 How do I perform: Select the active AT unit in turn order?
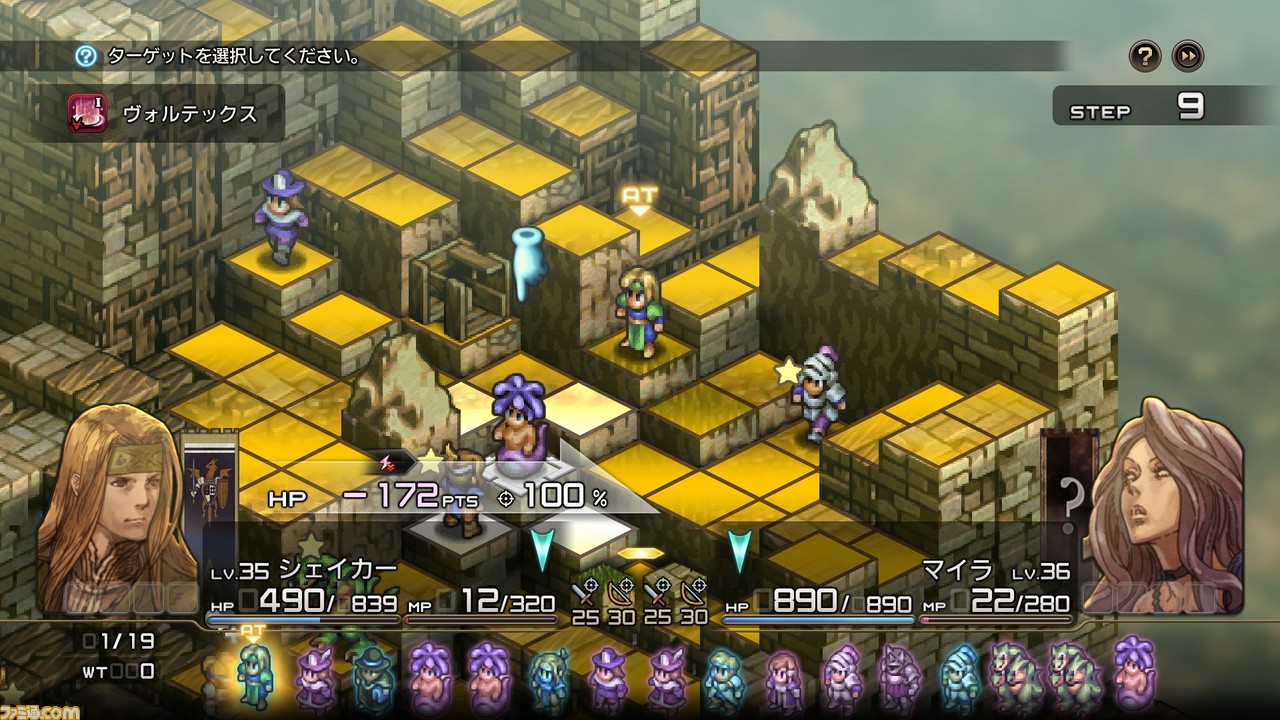point(254,675)
